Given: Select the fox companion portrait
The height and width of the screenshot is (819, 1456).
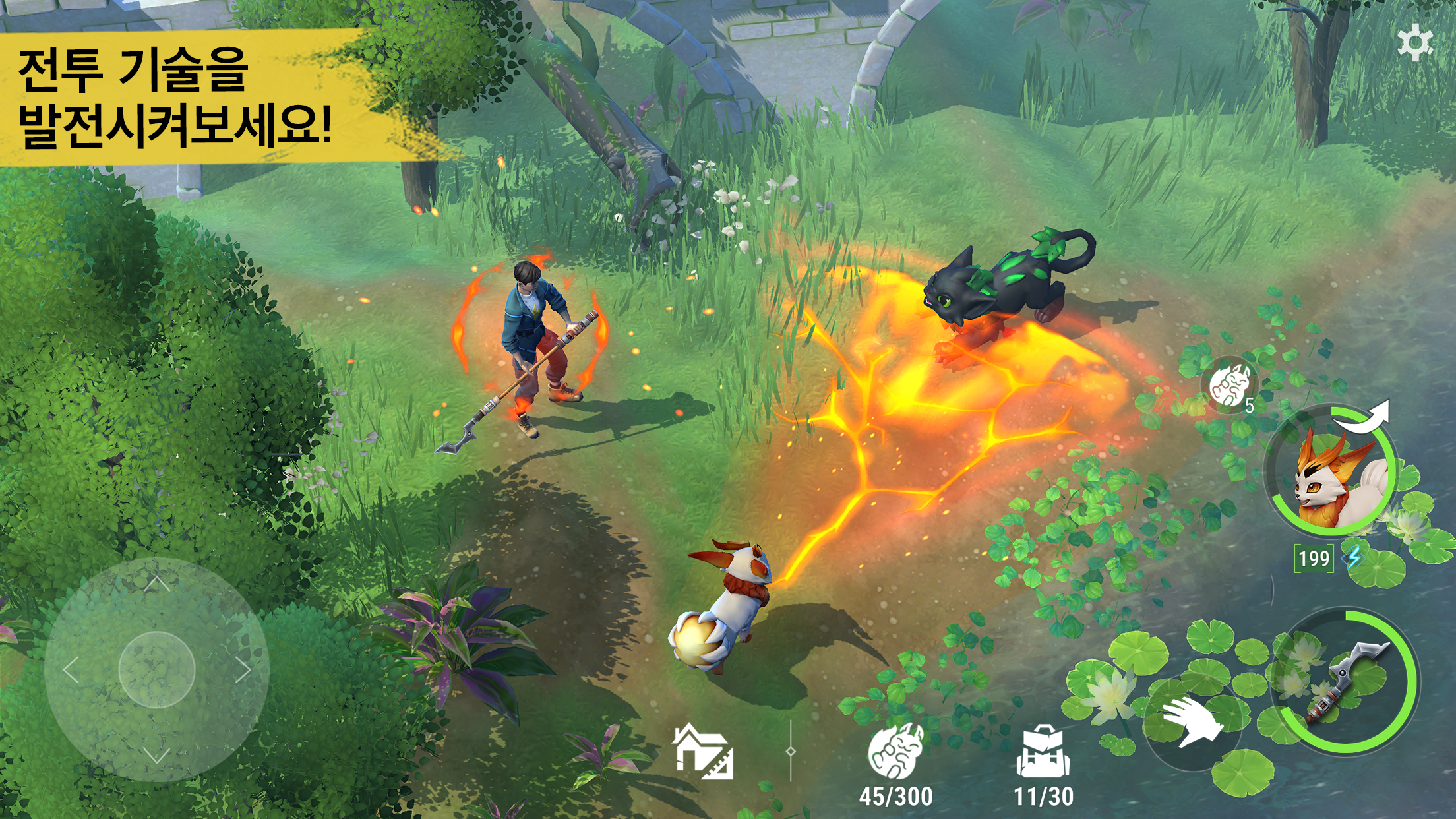Looking at the screenshot, I should click(1333, 473).
